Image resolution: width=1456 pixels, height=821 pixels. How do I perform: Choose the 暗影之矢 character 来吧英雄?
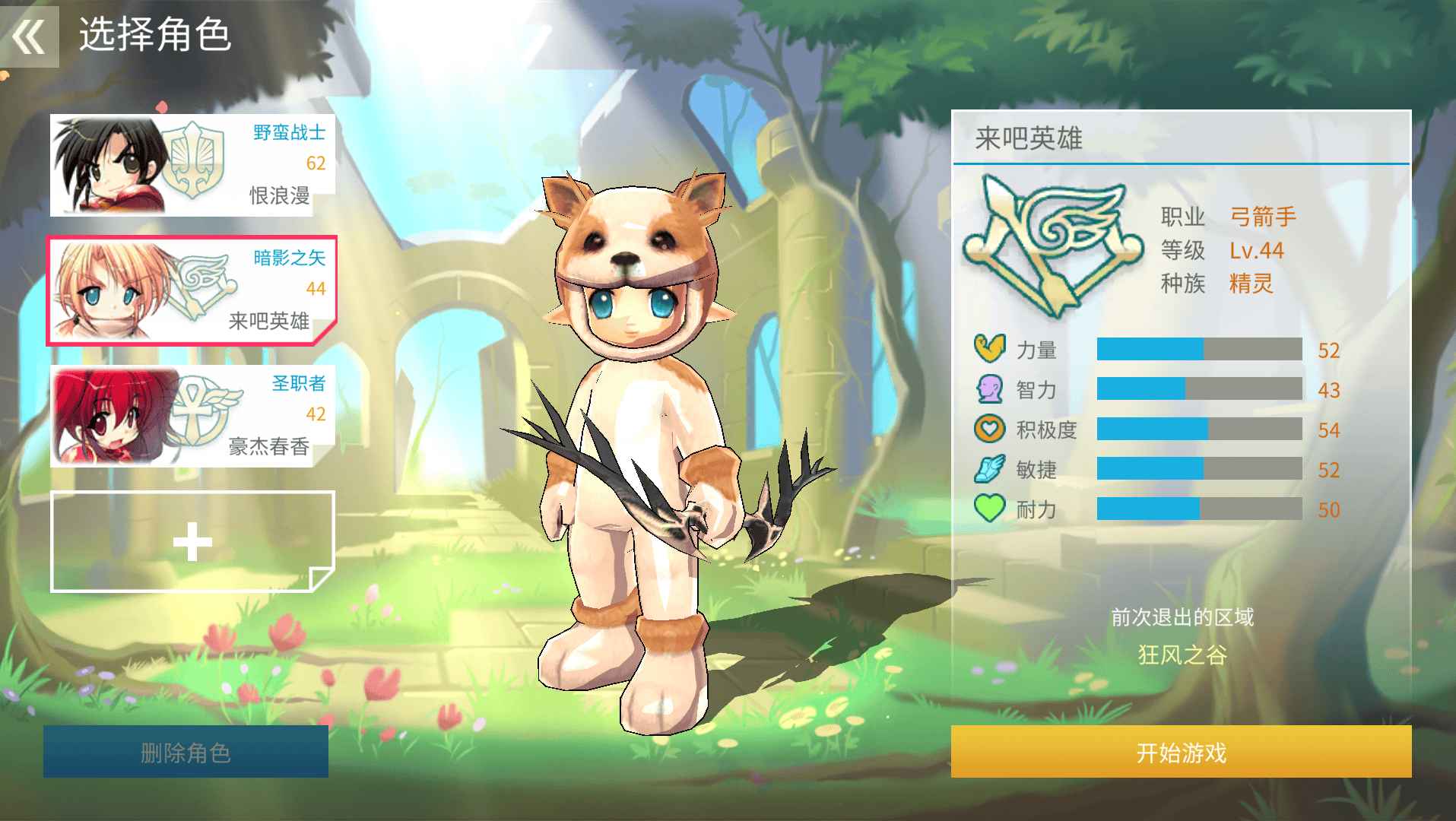click(192, 291)
